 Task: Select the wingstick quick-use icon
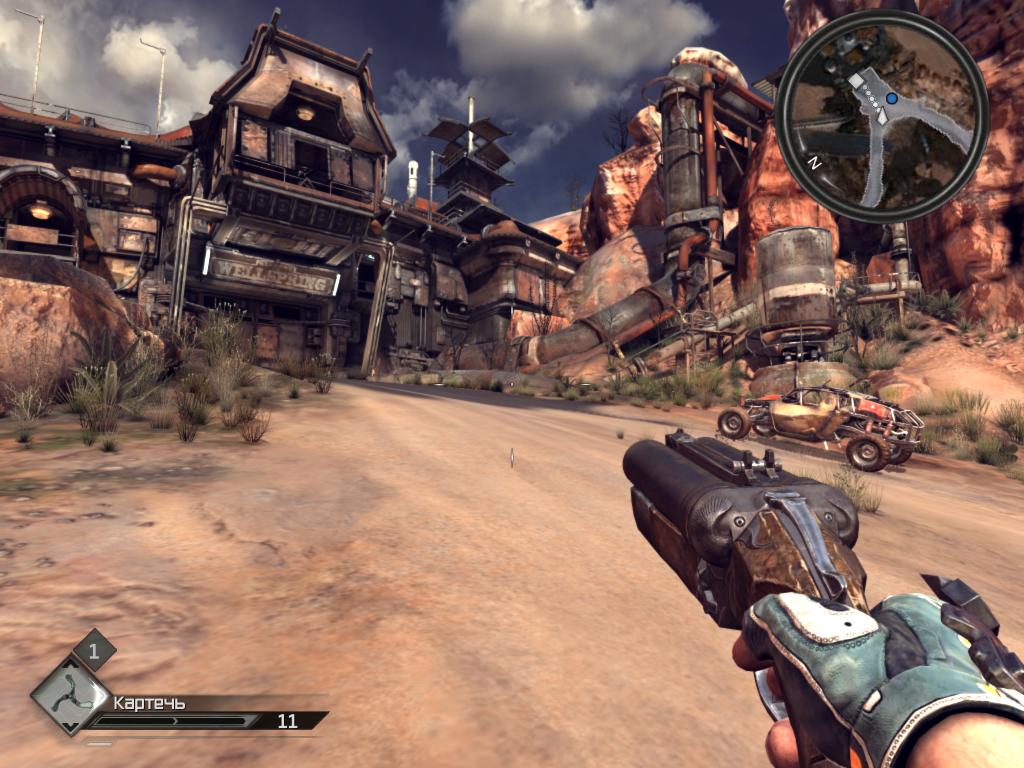click(70, 696)
